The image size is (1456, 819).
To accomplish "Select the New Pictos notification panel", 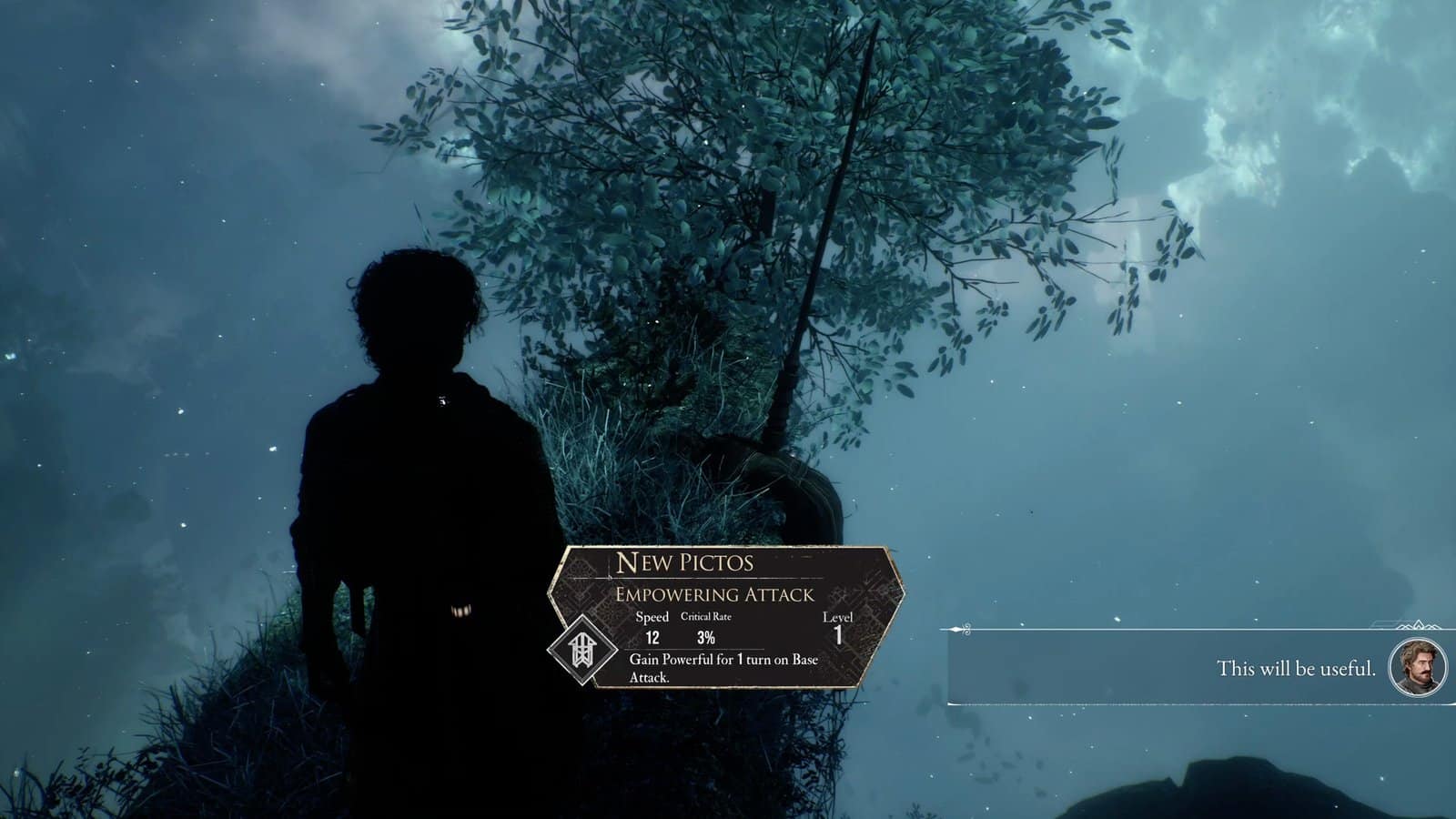I will pos(728,616).
